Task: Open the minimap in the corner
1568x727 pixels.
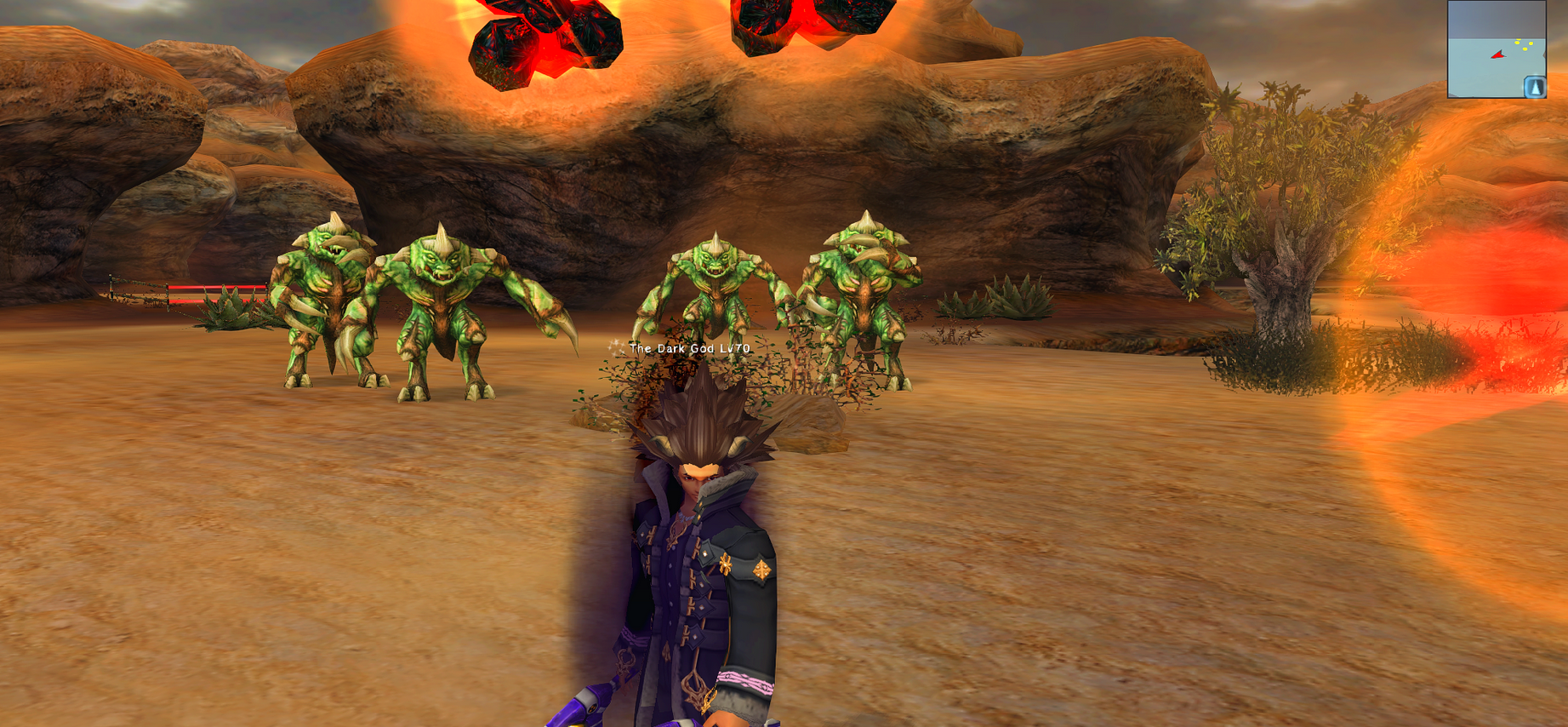Action: pos(1496,49)
